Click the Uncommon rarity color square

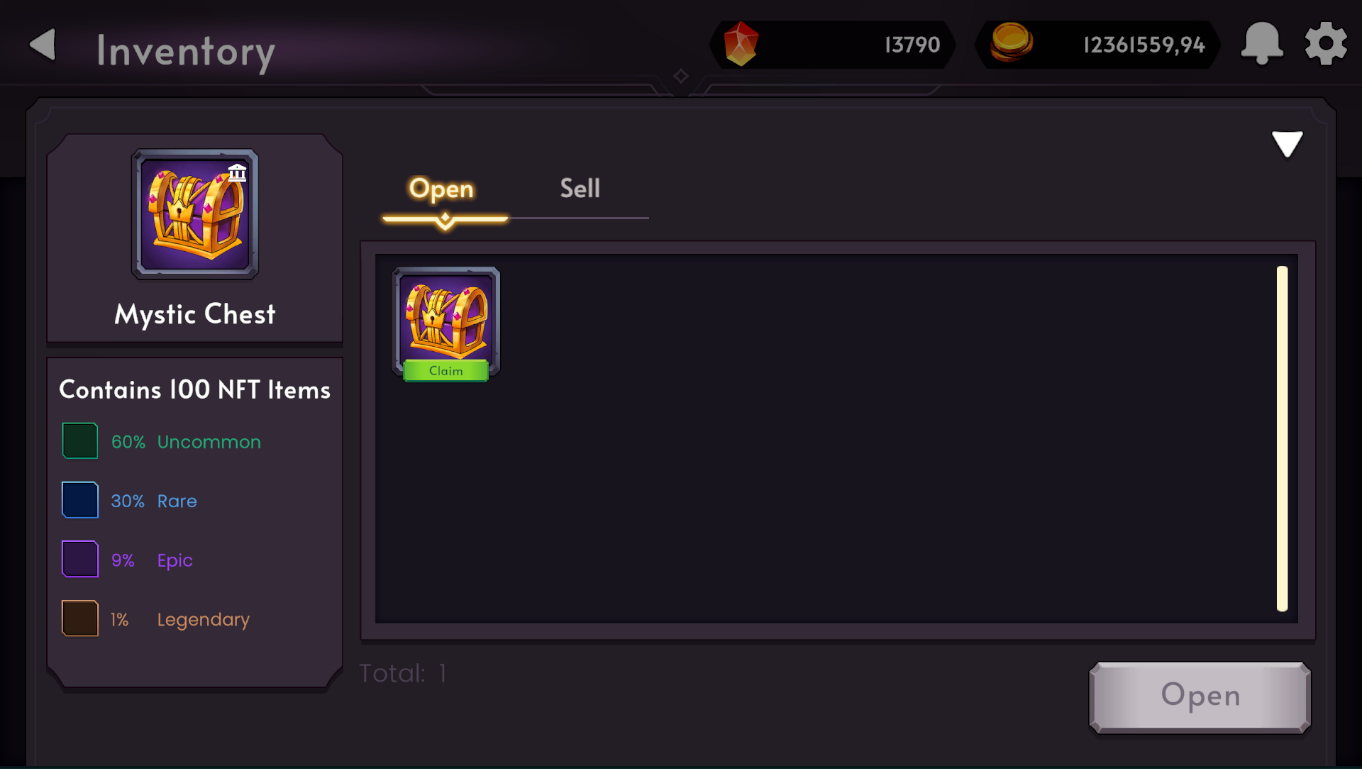[79, 440]
